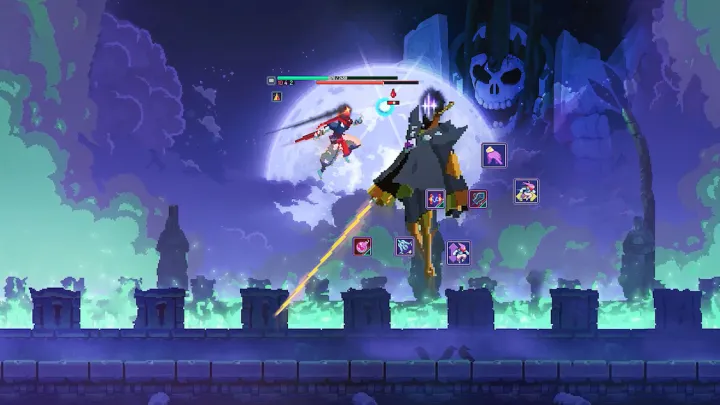Choose the blue spear arrow skill icon
This screenshot has width=720, height=405.
pyautogui.click(x=479, y=199)
